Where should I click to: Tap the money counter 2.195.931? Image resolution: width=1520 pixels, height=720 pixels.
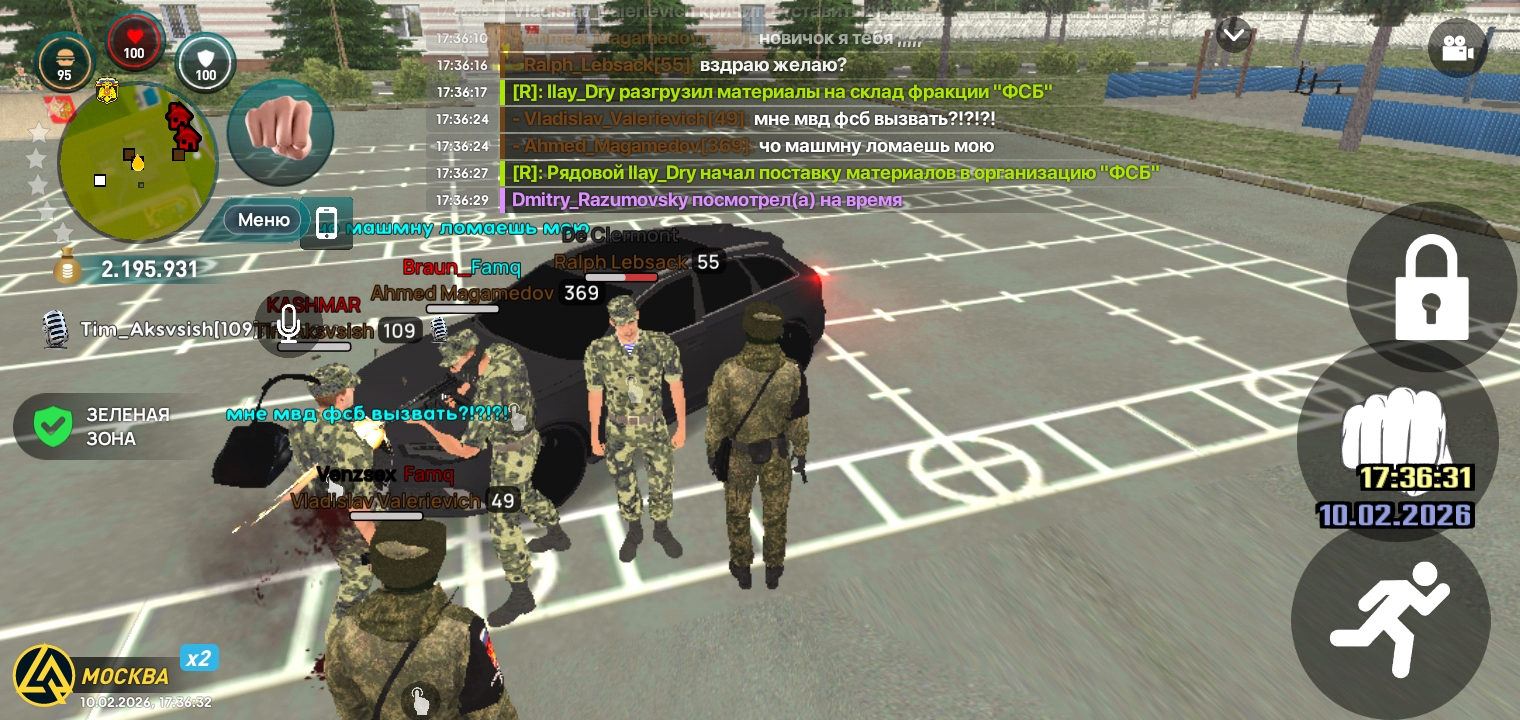click(x=148, y=269)
